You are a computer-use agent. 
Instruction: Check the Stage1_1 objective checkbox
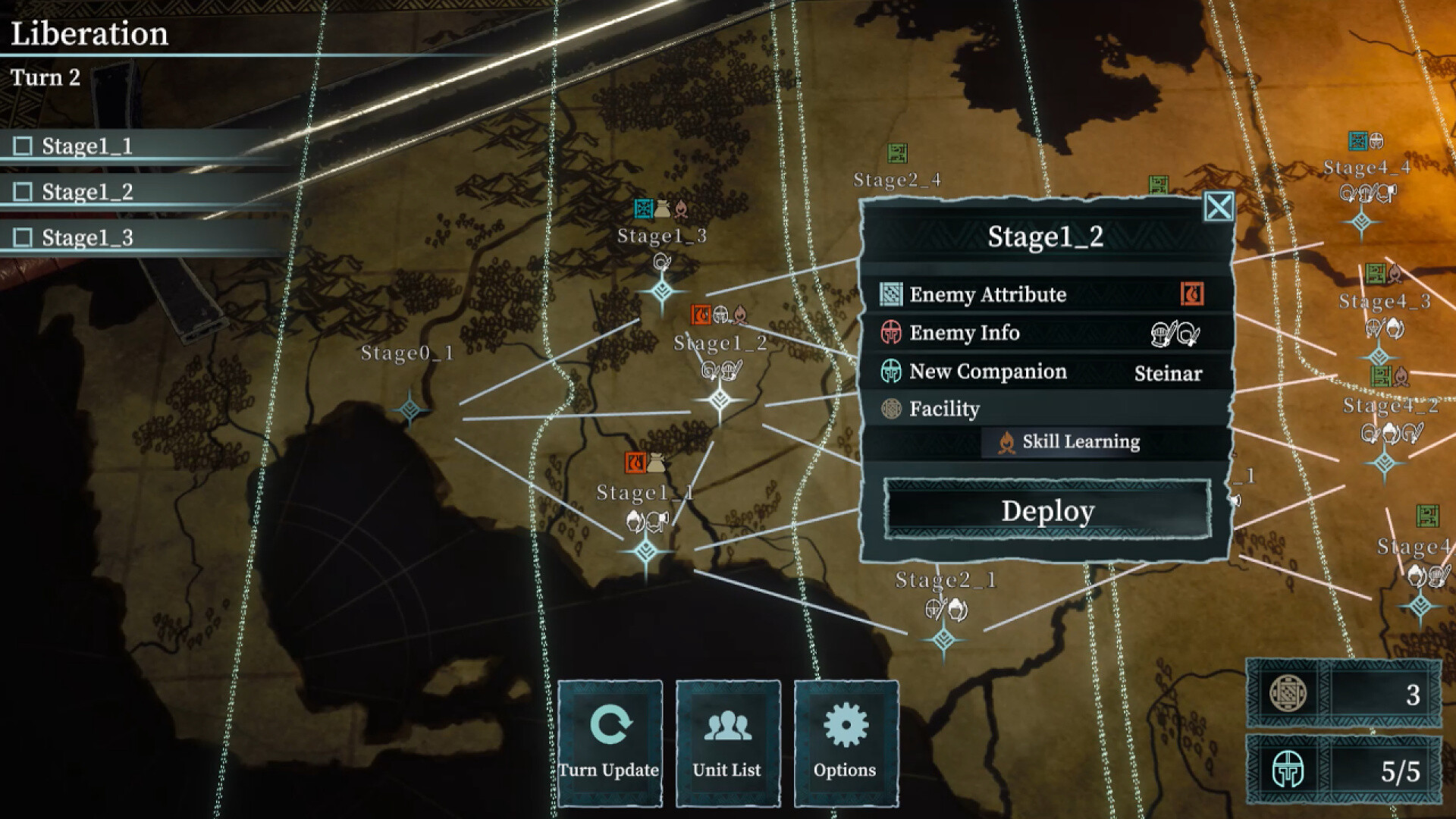(22, 146)
